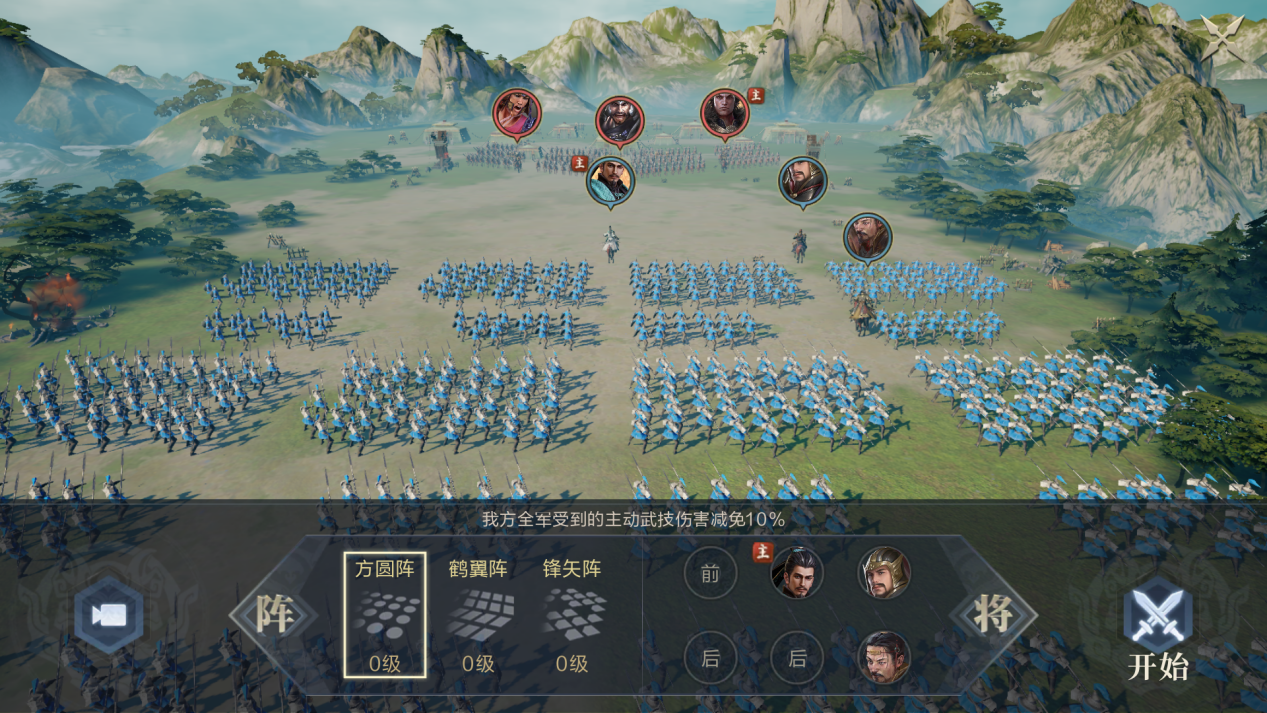Choose the headband general portrait in the back row
1267x713 pixels.
pyautogui.click(x=884, y=658)
